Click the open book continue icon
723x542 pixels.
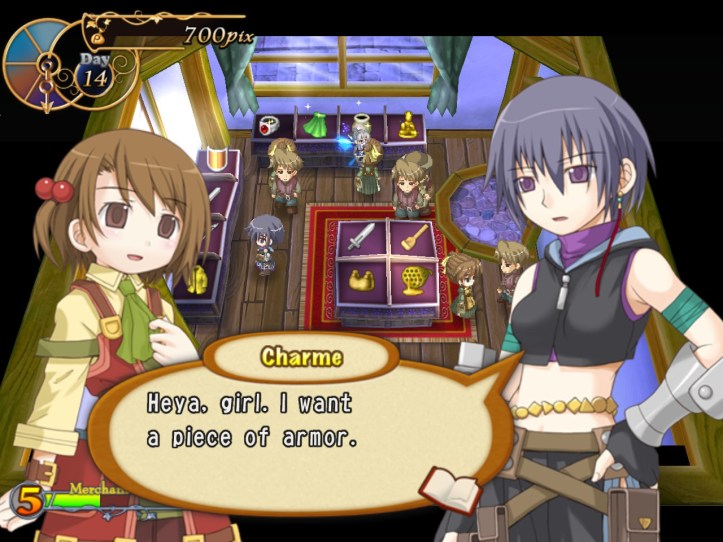[x=436, y=487]
